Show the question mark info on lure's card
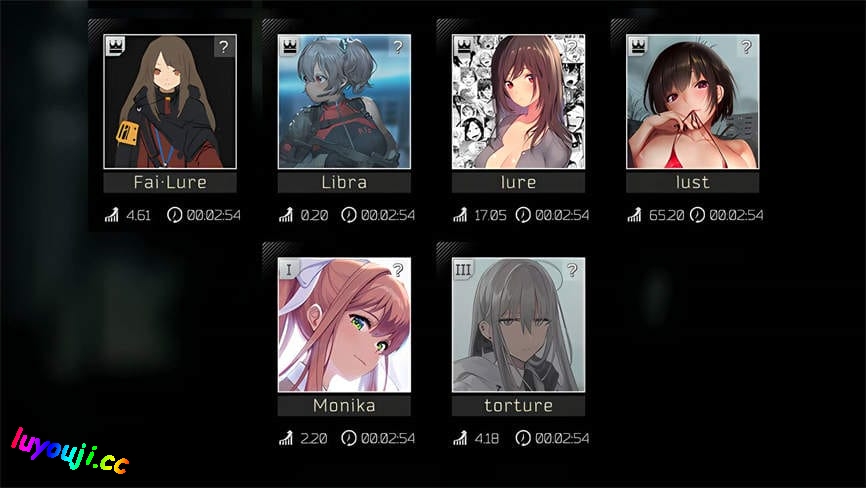The height and width of the screenshot is (488, 866). click(x=572, y=47)
